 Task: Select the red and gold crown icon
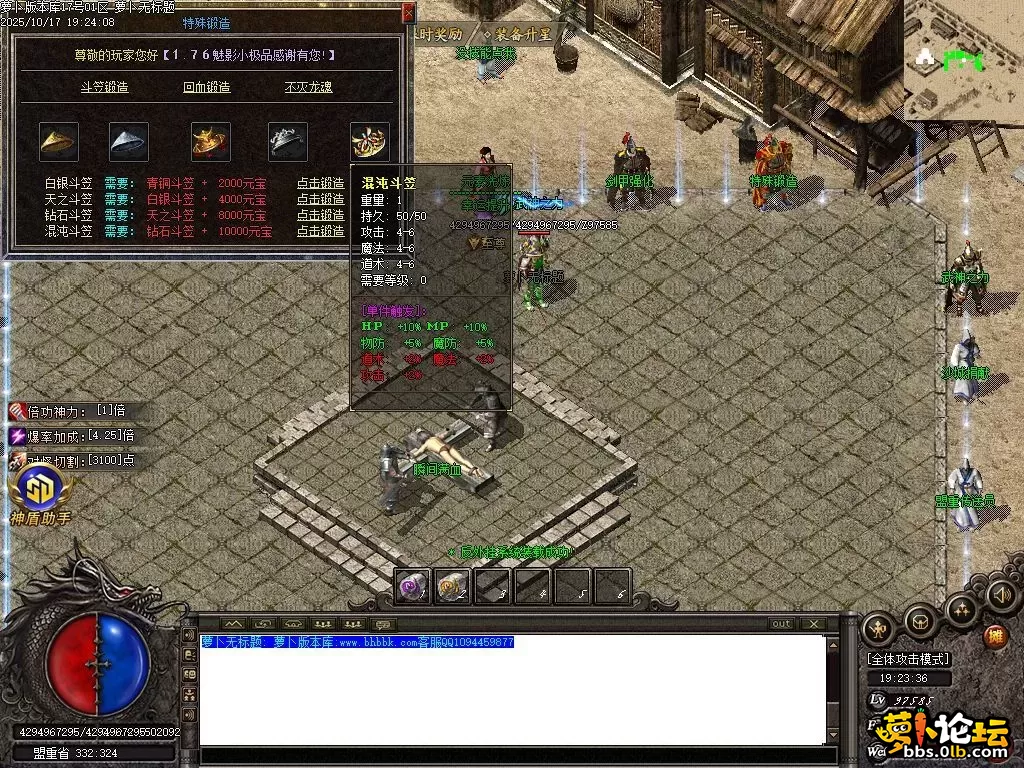coord(211,142)
